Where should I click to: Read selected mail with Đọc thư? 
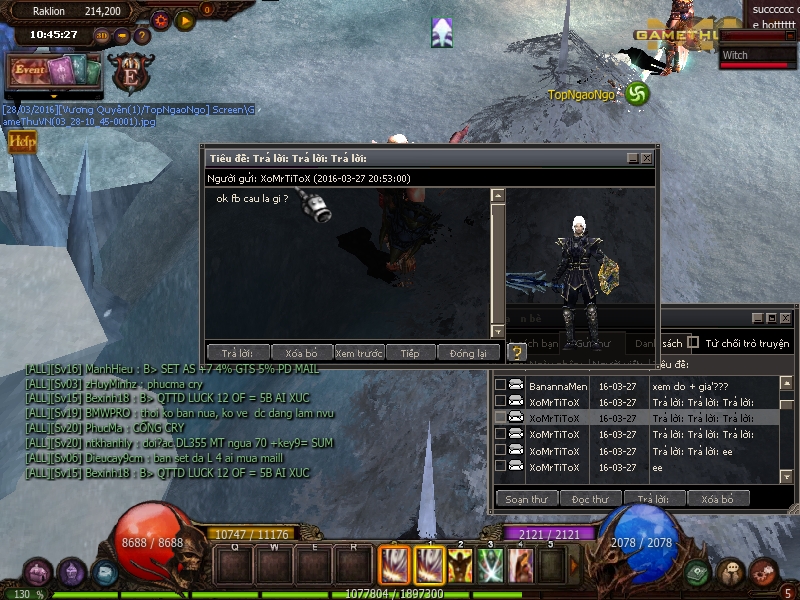(x=590, y=498)
